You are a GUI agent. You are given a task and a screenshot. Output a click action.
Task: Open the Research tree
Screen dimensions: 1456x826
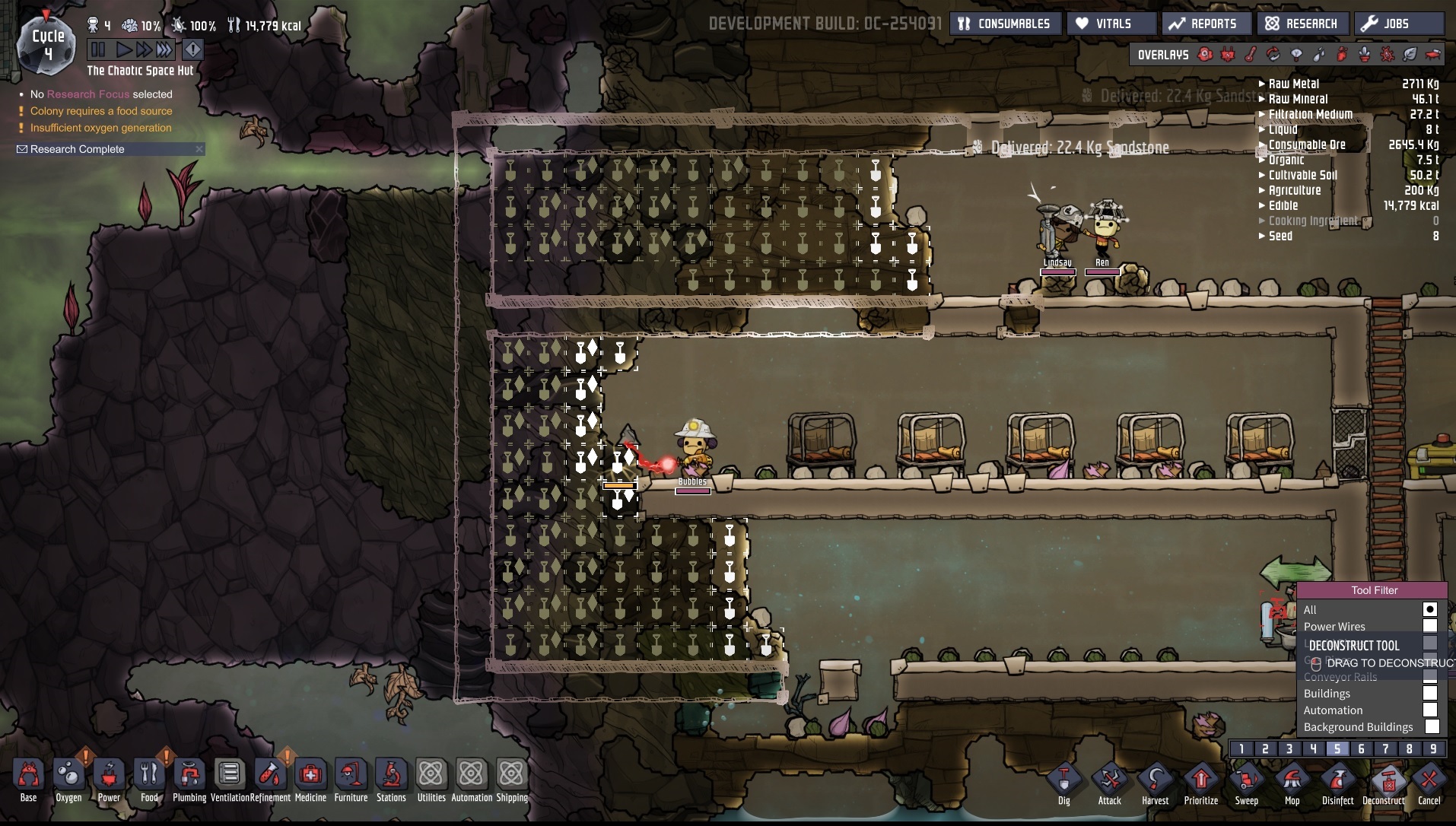pyautogui.click(x=1302, y=24)
